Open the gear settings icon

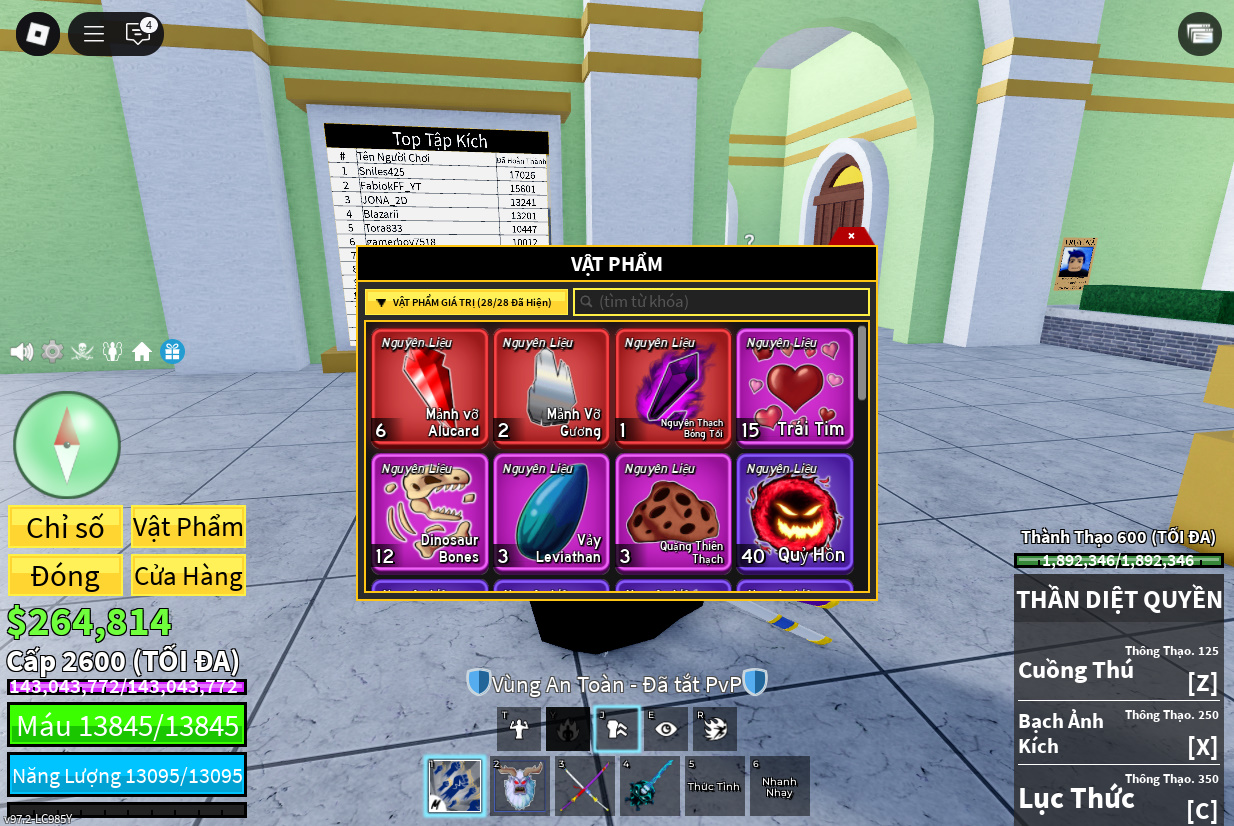[52, 351]
